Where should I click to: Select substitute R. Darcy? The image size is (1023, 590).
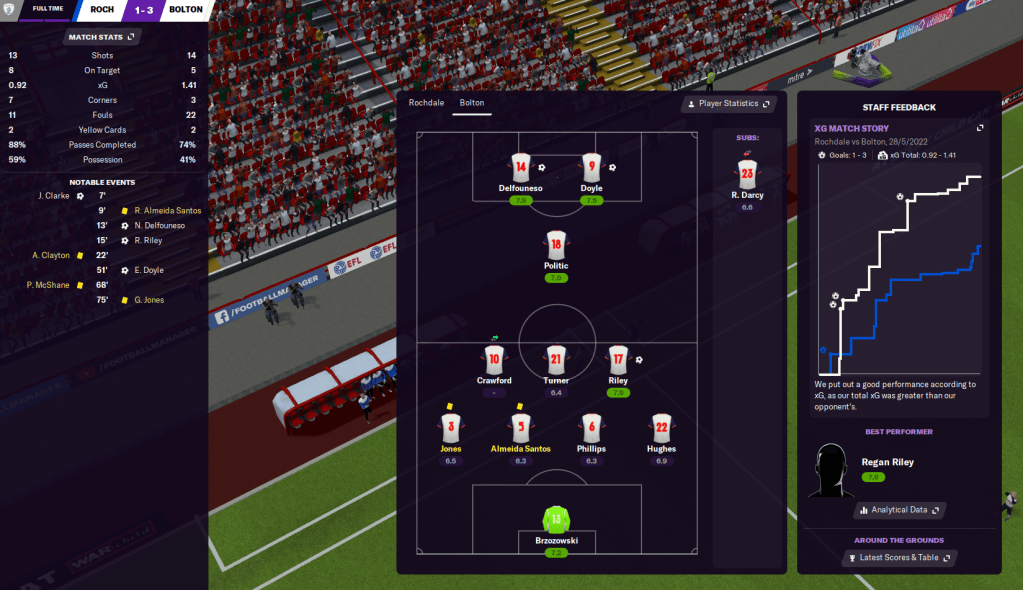746,174
